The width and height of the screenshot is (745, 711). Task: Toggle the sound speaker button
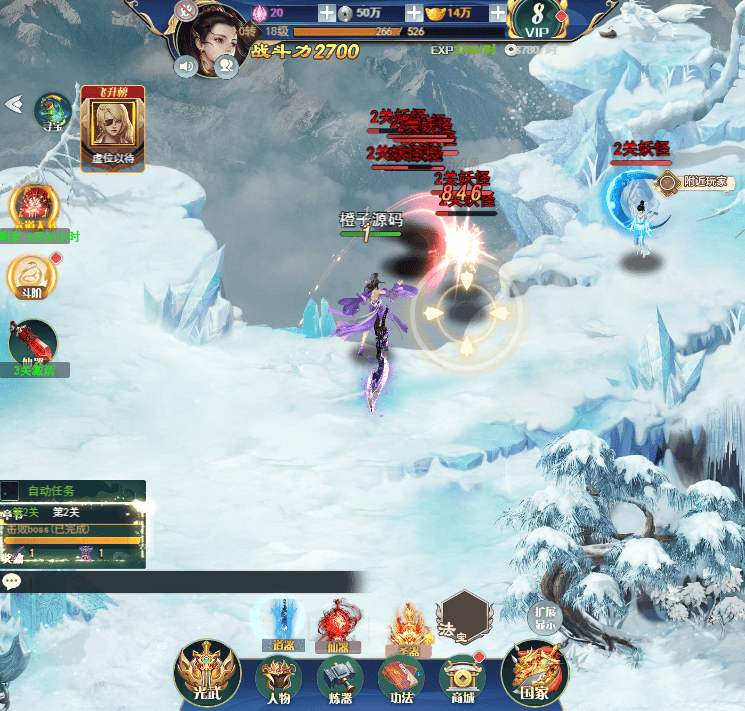click(186, 67)
